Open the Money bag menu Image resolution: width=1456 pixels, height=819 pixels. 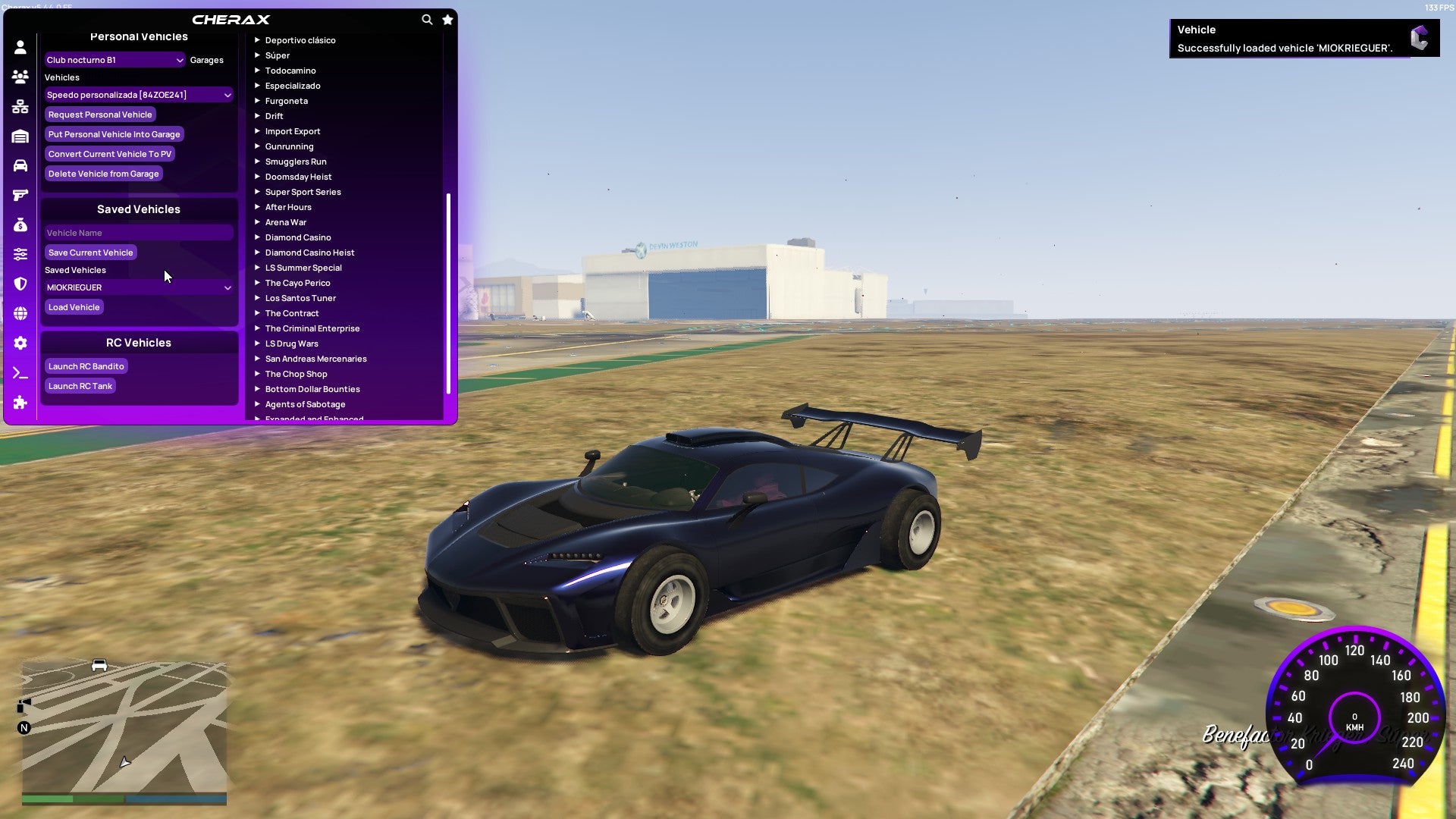(20, 224)
